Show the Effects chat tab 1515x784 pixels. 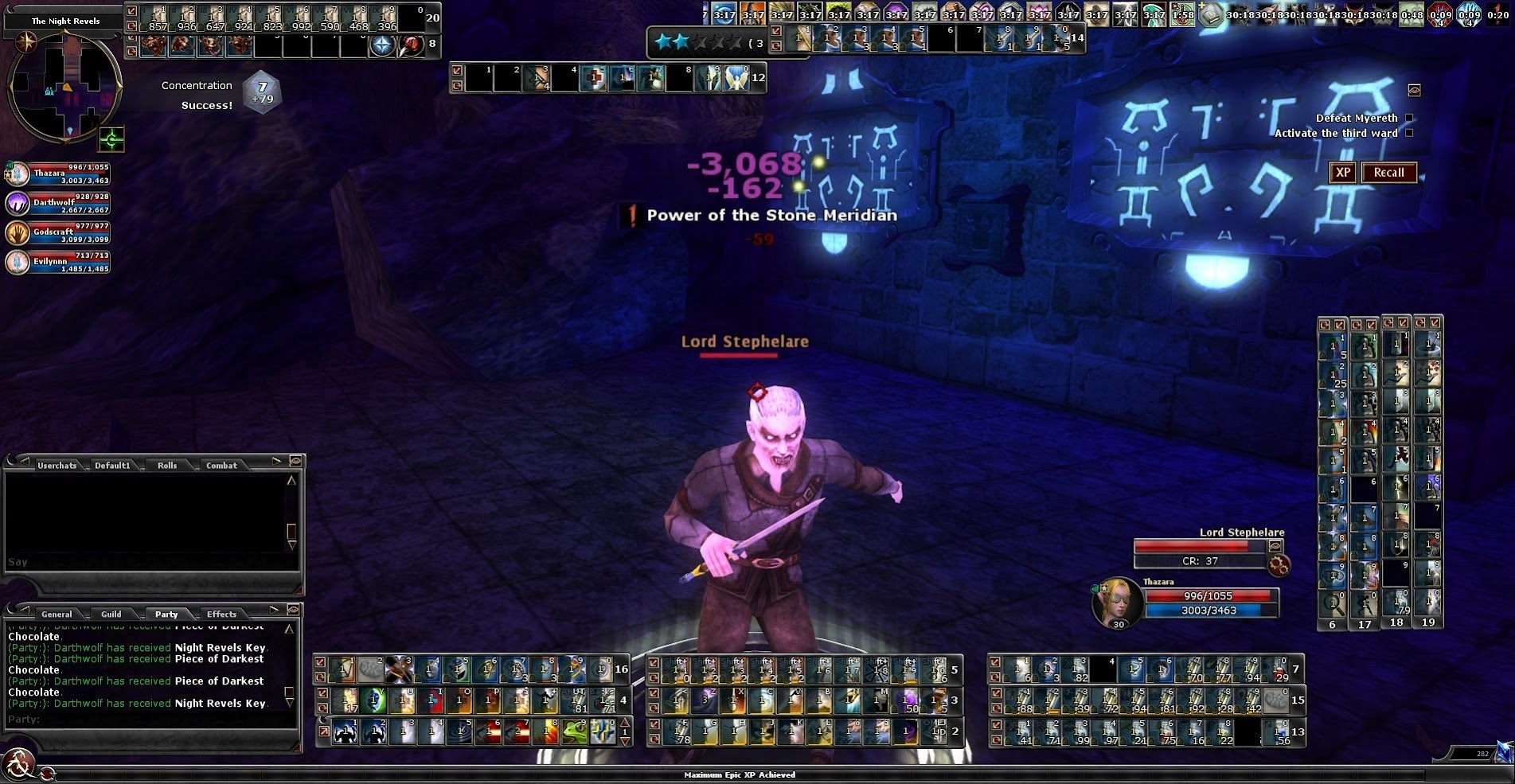pos(221,614)
